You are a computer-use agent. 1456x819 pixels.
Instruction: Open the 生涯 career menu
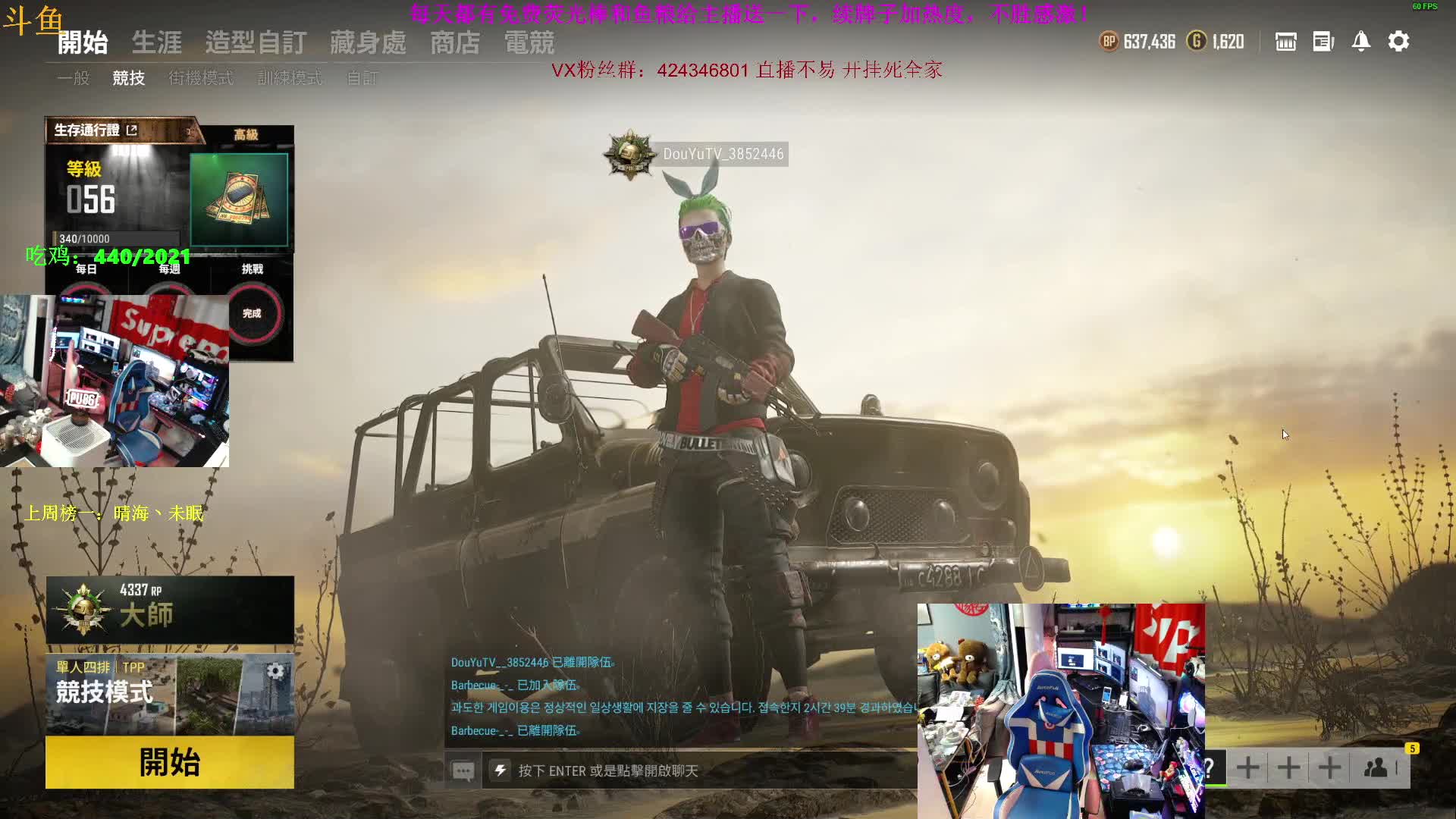pos(157,42)
